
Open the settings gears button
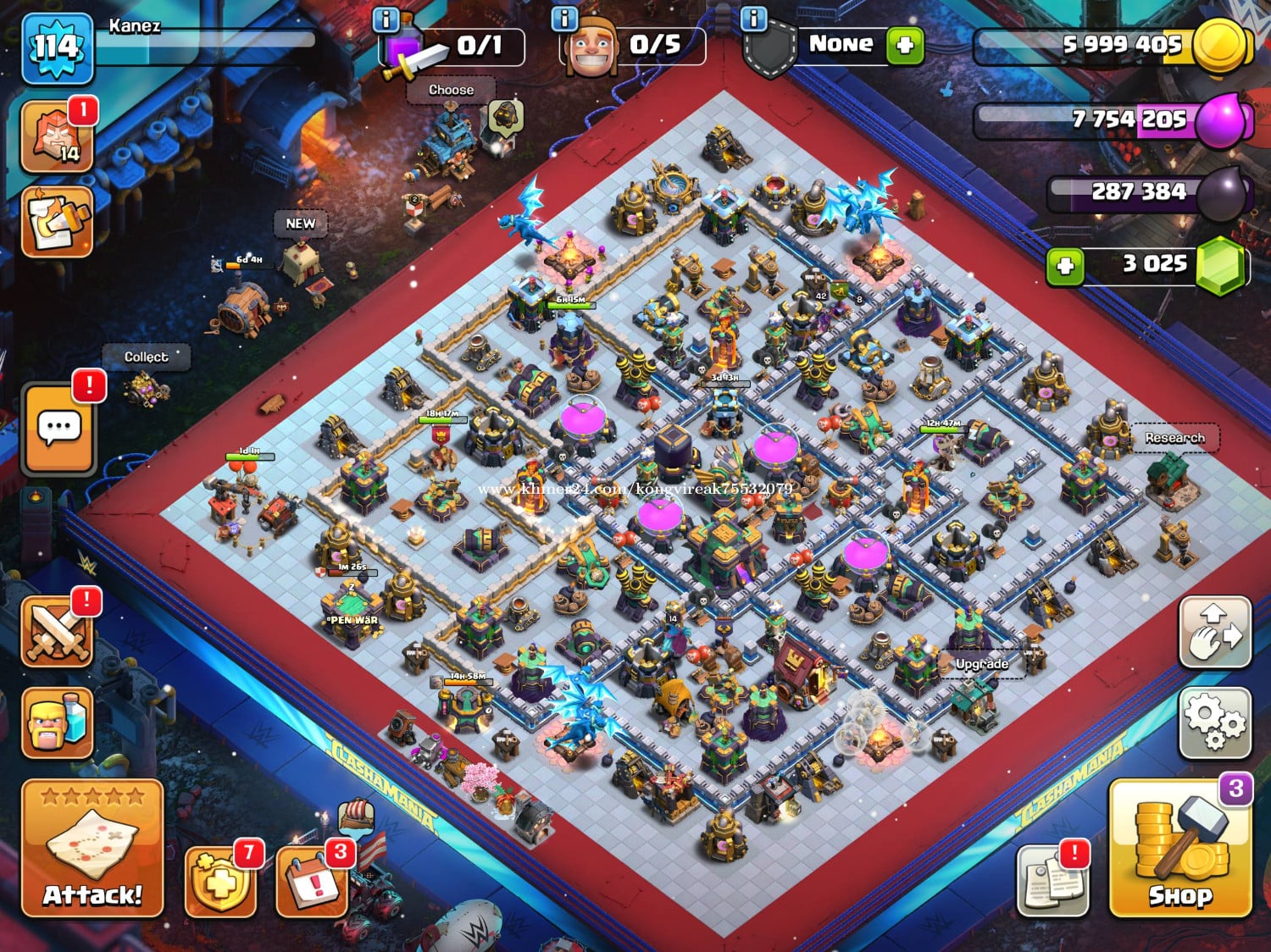click(1214, 722)
